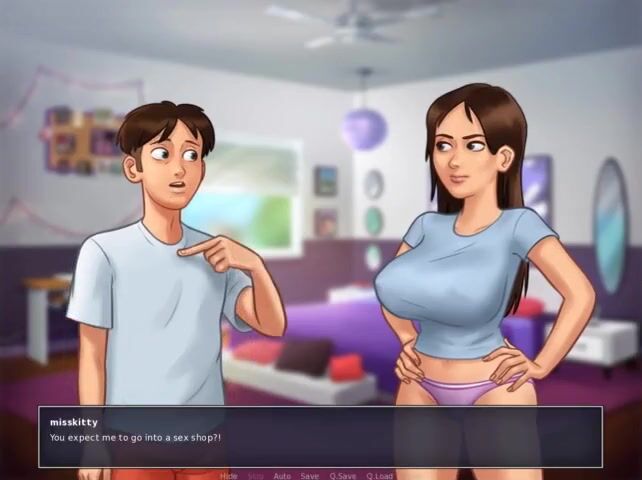The width and height of the screenshot is (642, 480).
Task: Hide the dialogue box with Hide
Action: coord(229,476)
